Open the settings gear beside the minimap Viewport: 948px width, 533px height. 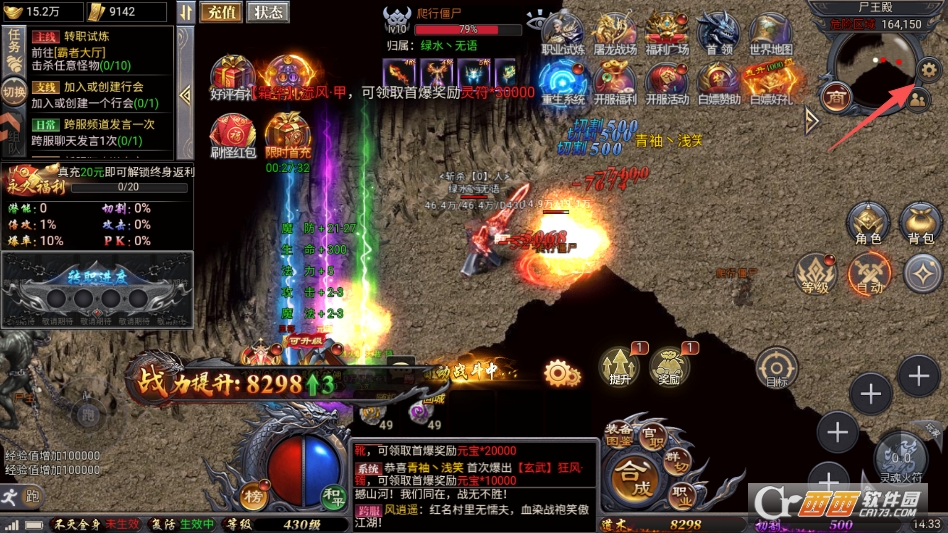click(x=929, y=69)
